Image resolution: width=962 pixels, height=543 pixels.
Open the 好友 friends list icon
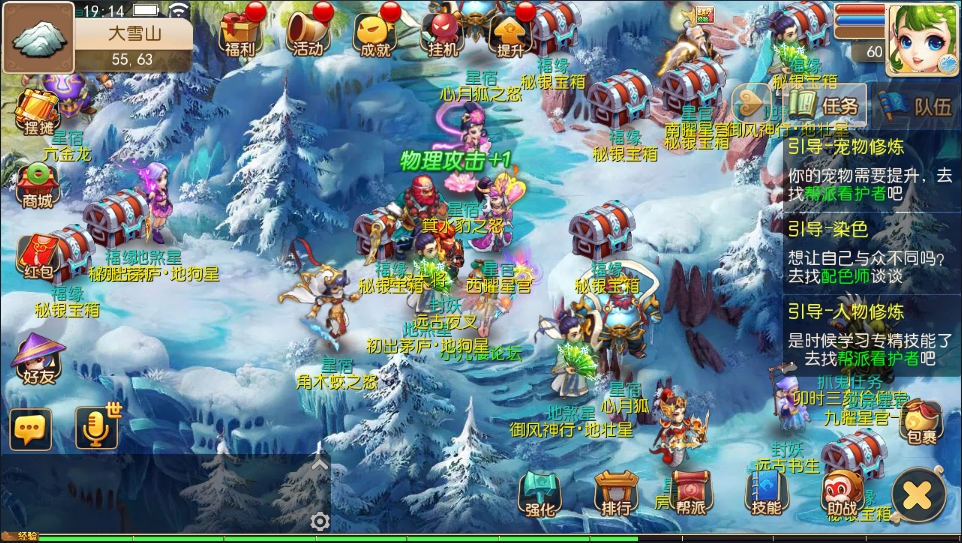tap(38, 358)
